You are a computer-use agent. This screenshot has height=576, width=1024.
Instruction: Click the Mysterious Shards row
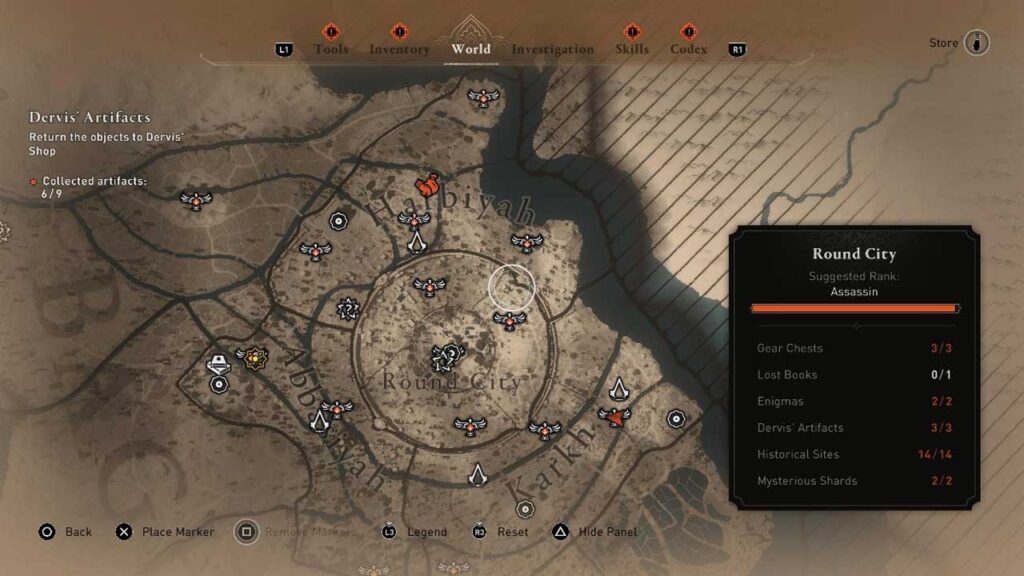tap(856, 481)
